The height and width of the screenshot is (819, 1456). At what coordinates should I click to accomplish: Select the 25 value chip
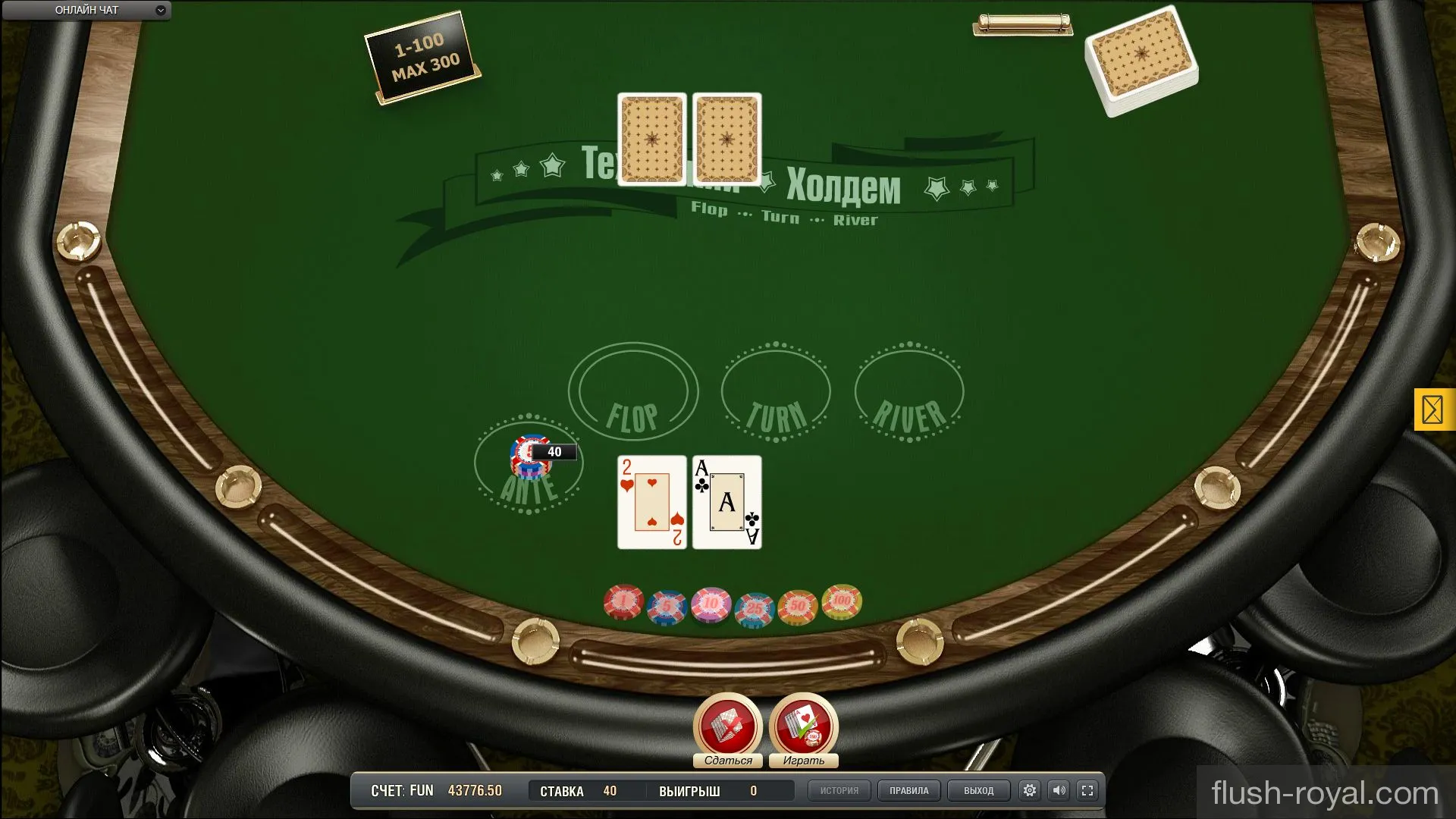pyautogui.click(x=755, y=609)
